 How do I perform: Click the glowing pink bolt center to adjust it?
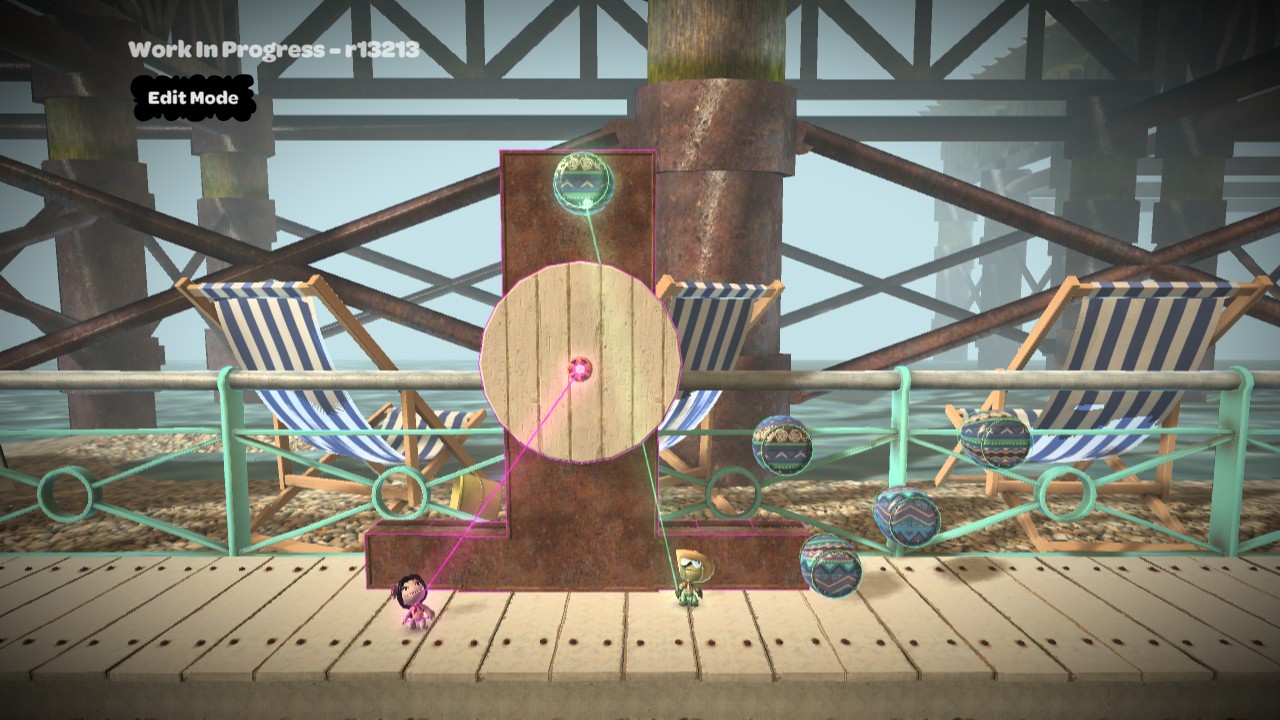click(580, 368)
